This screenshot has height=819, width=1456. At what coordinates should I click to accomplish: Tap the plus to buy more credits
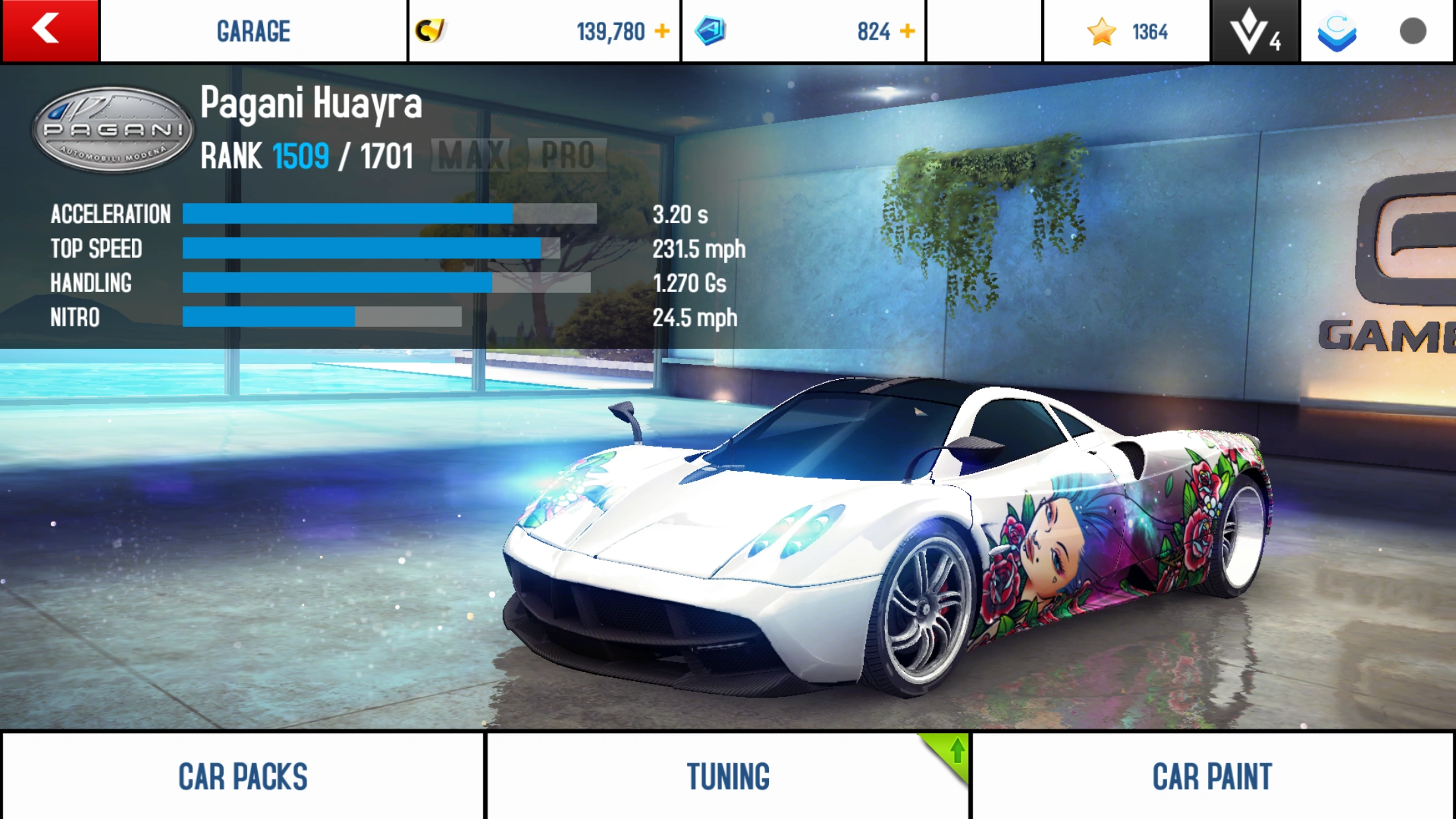tap(663, 30)
